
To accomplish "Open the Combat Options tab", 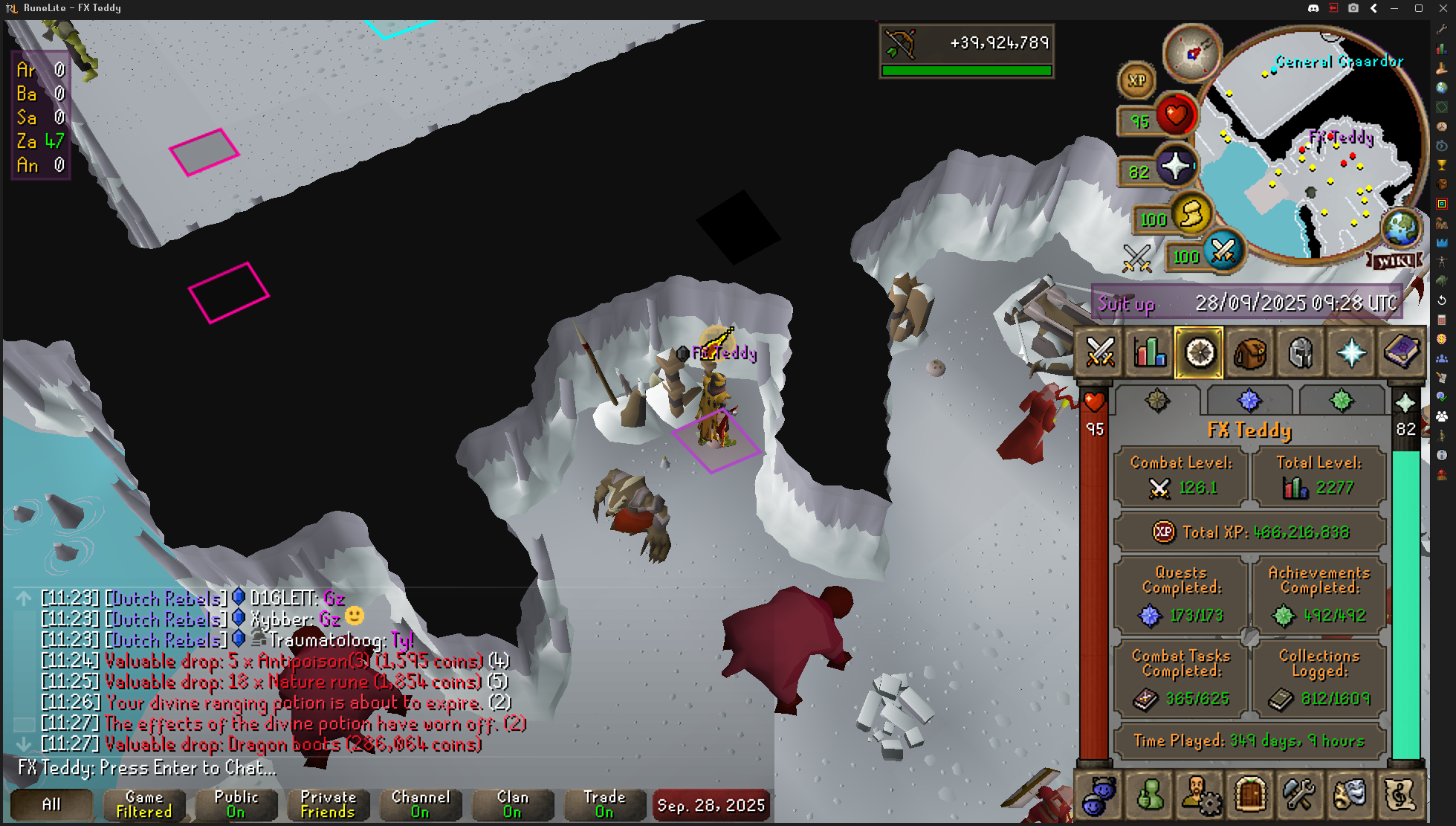I will coord(1100,352).
